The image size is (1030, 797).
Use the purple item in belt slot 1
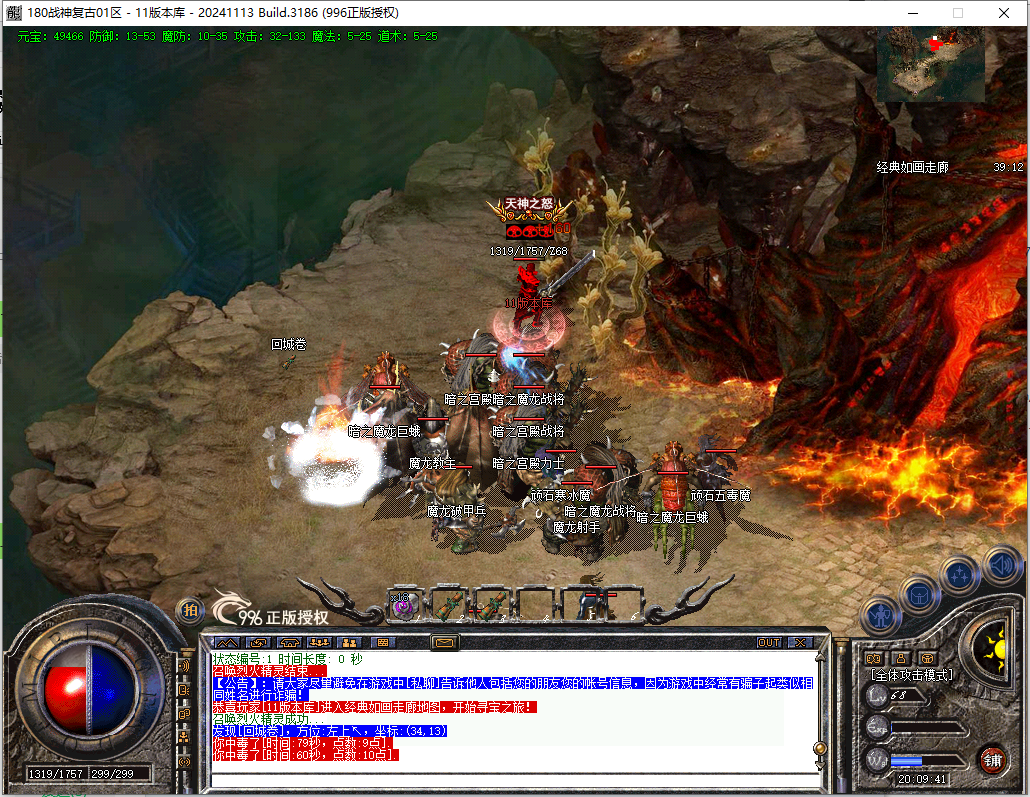tap(402, 605)
